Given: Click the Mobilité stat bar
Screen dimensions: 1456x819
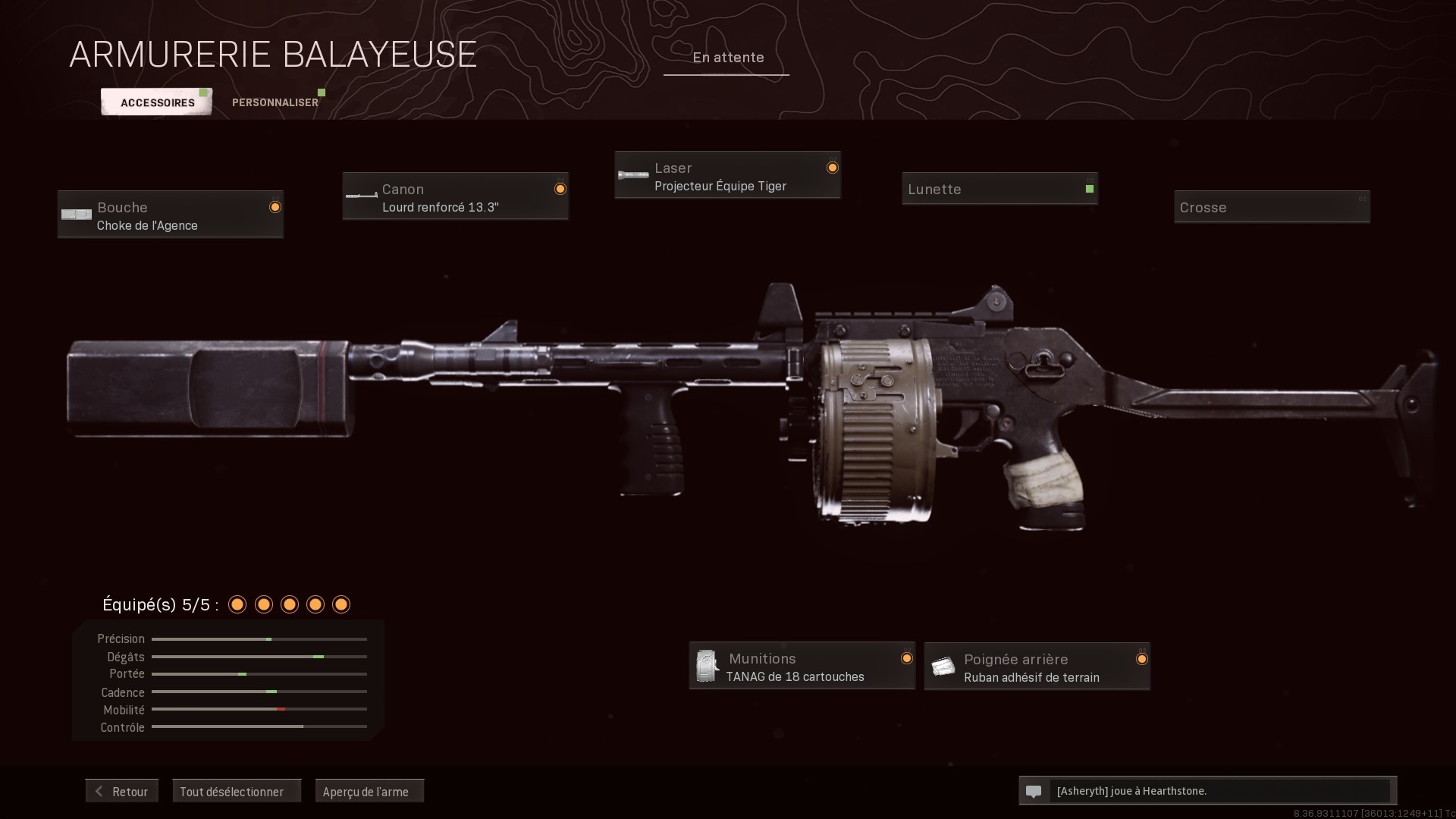Looking at the screenshot, I should pyautogui.click(x=258, y=709).
